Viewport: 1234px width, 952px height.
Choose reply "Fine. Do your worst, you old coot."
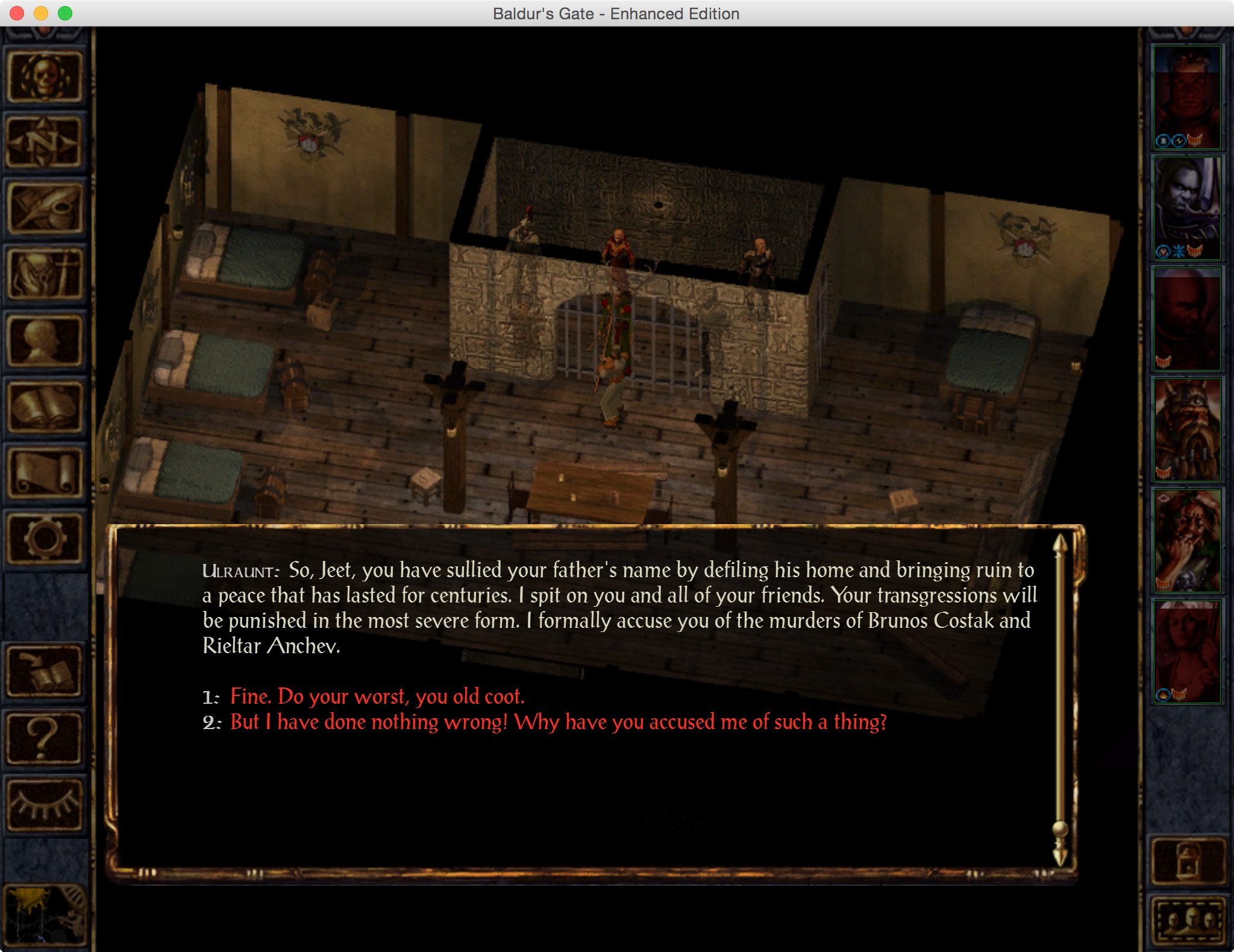377,697
